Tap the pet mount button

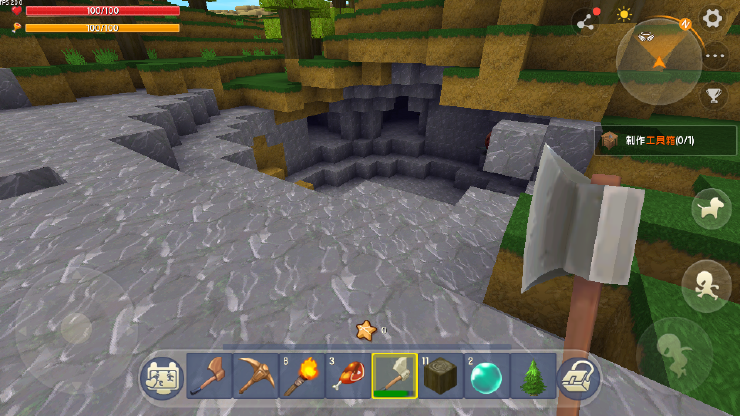711,208
